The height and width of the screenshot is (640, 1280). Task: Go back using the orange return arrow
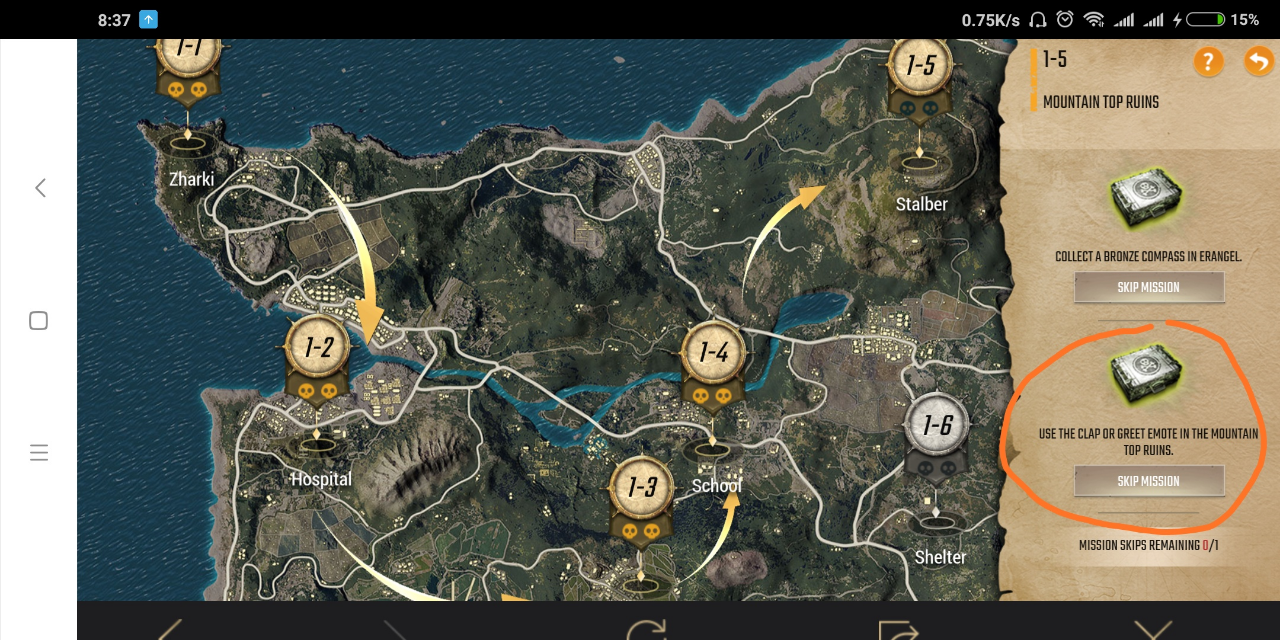pyautogui.click(x=1257, y=62)
